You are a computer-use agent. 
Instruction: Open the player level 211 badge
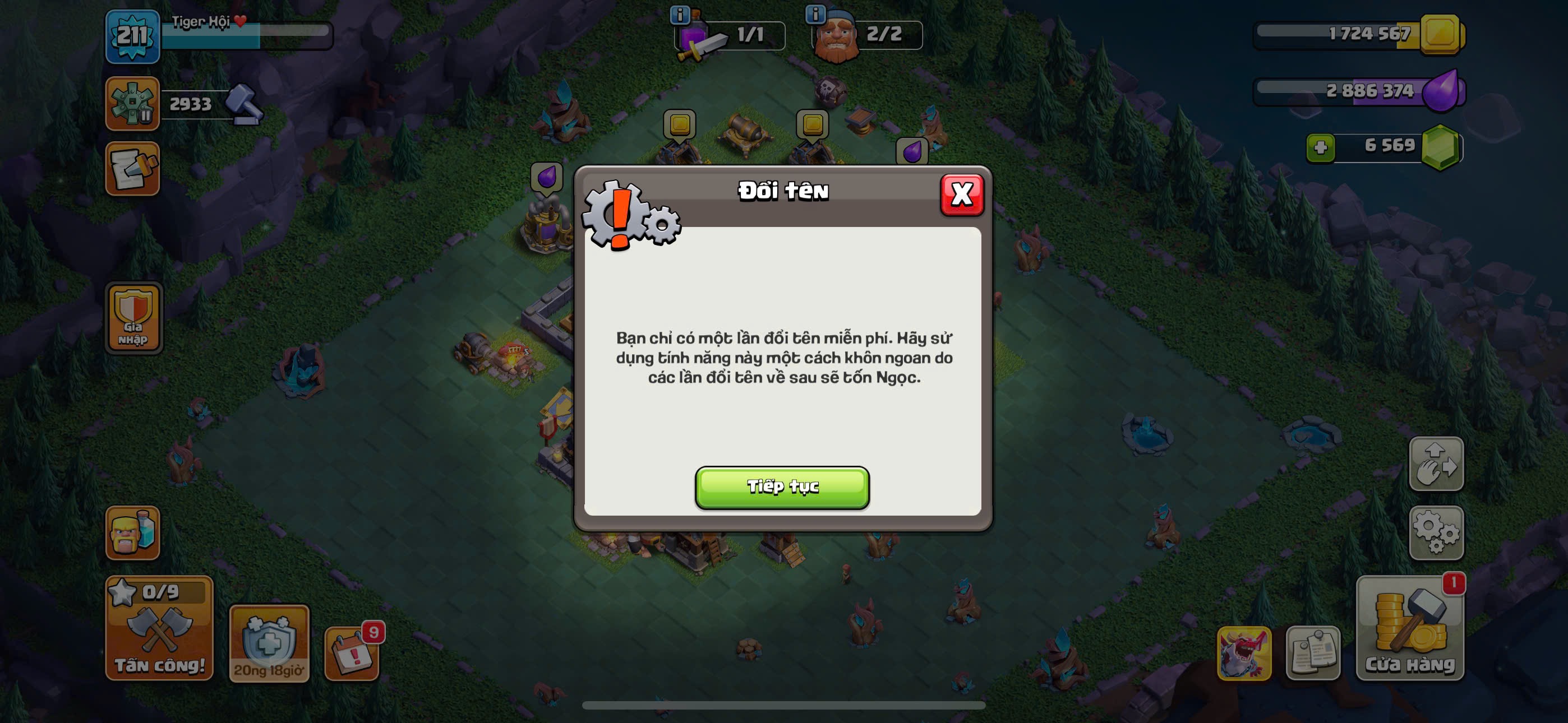coord(132,36)
